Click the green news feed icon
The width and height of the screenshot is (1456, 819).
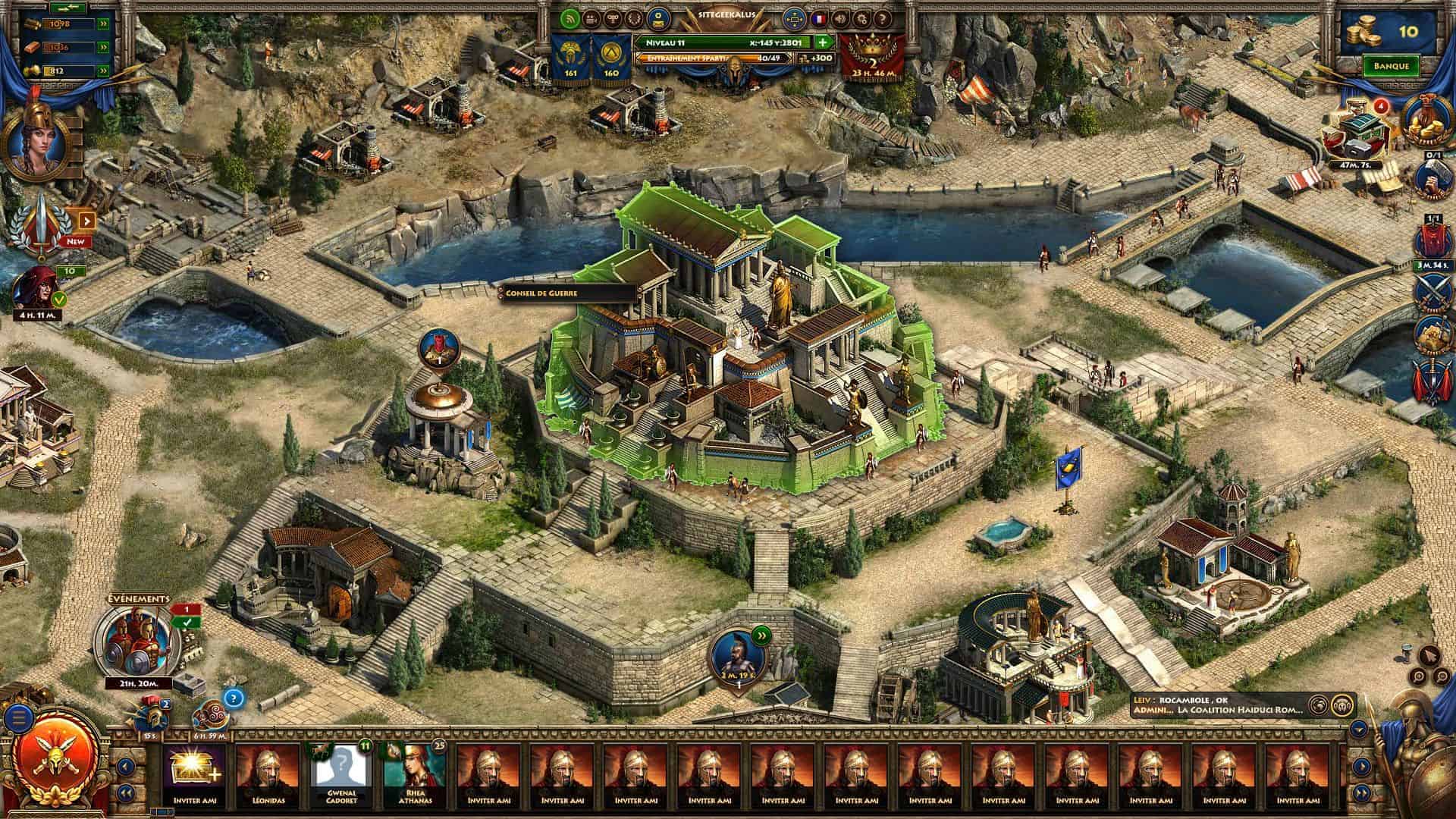coord(570,18)
